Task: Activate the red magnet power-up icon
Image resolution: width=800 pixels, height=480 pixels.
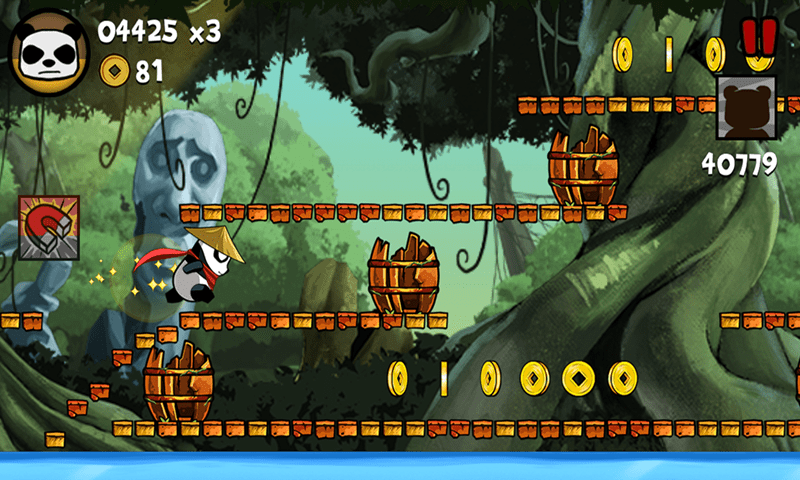Action: pyautogui.click(x=48, y=227)
